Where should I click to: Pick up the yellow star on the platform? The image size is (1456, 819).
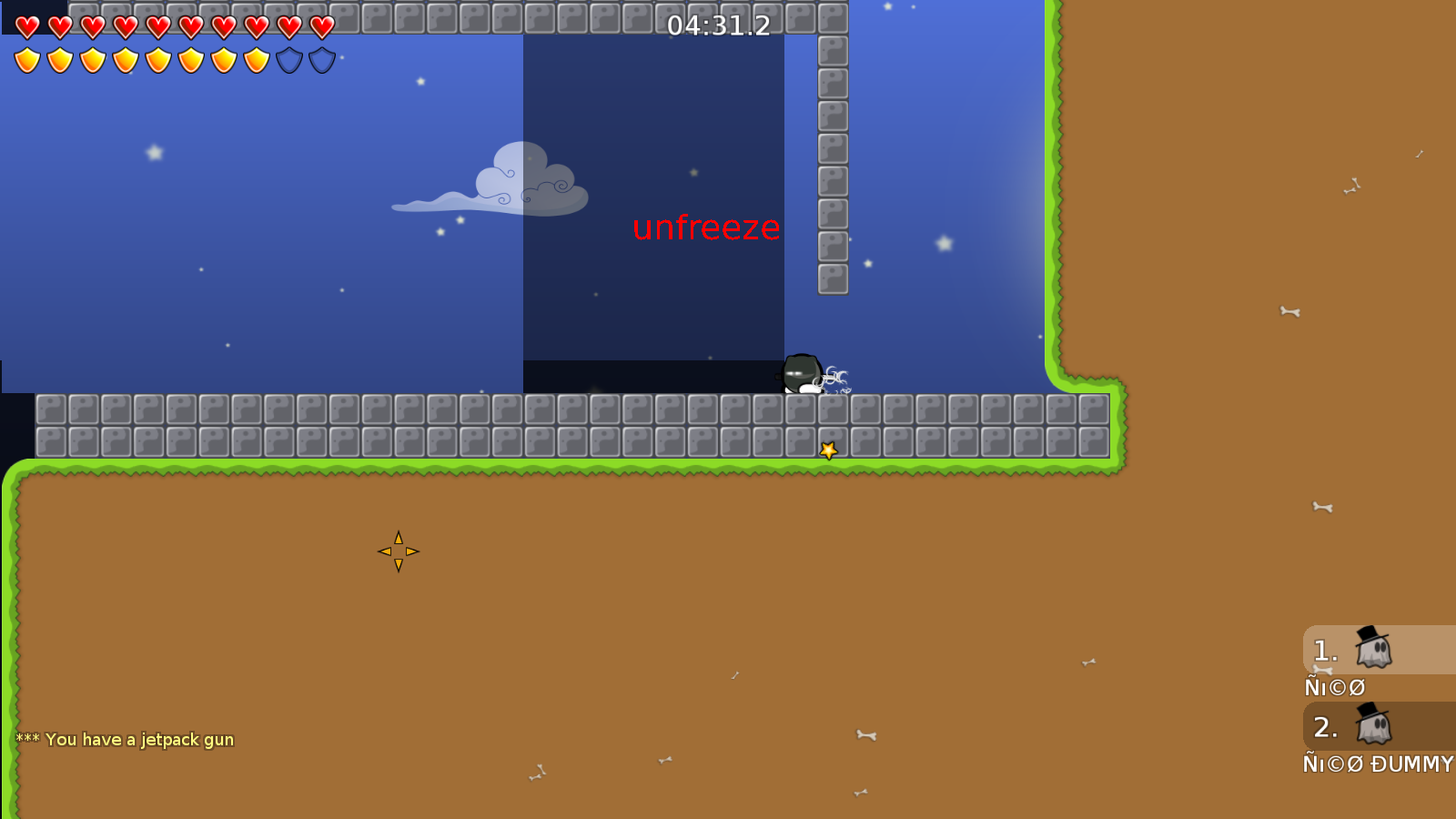coord(828,448)
